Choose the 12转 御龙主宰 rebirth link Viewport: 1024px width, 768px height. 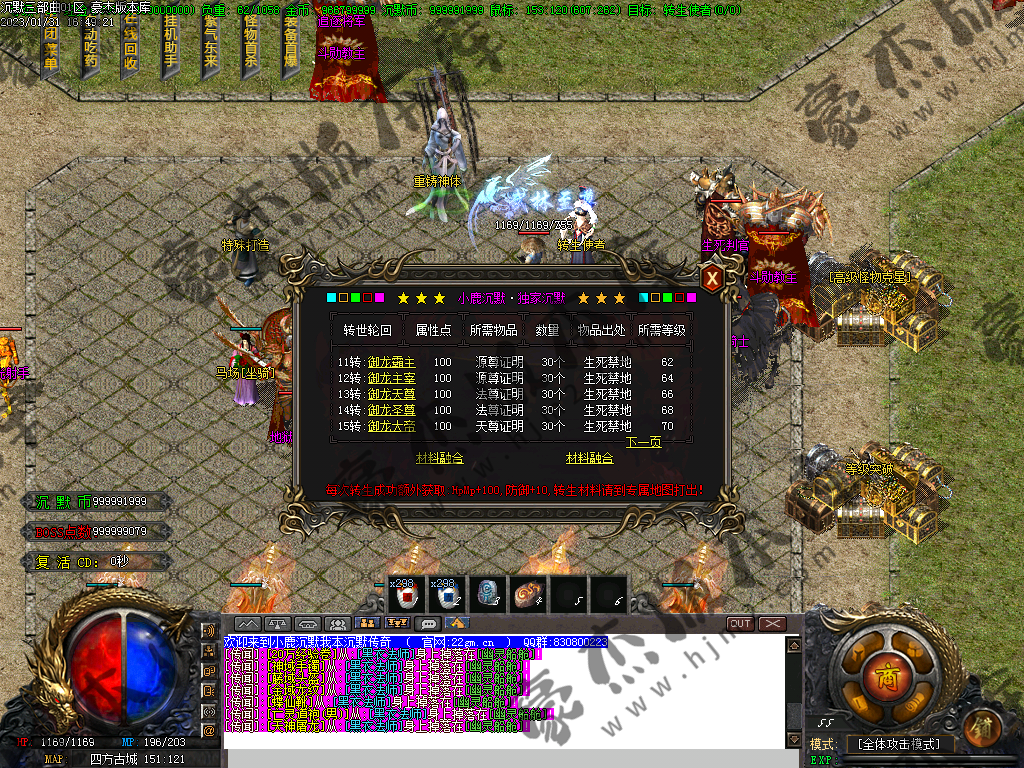coord(391,378)
